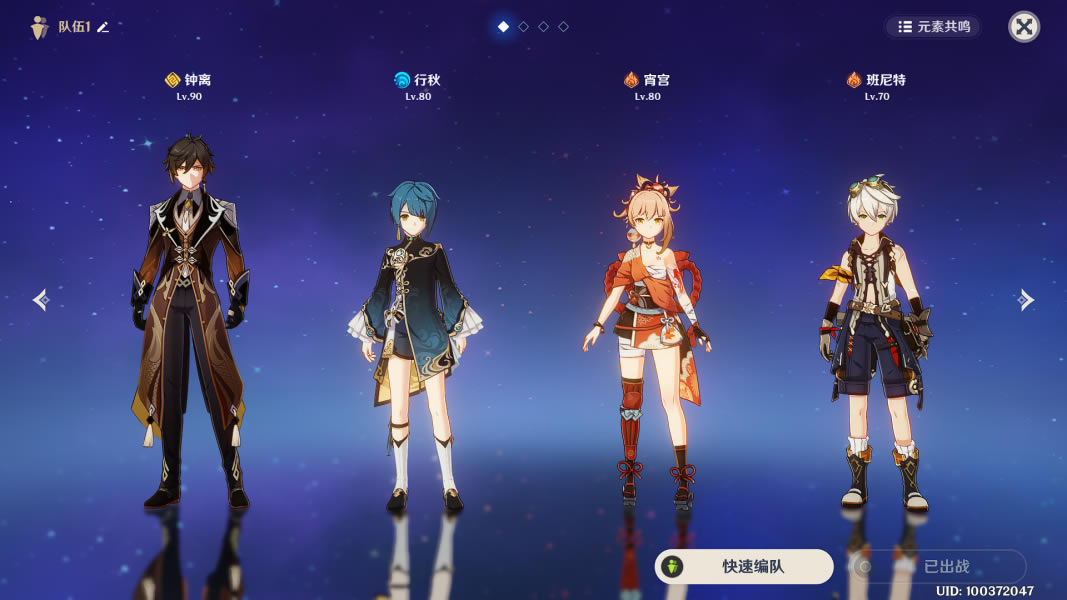Open the 元素共鸣 elemental resonance panel
Screen dimensions: 1067x600
tap(933, 27)
